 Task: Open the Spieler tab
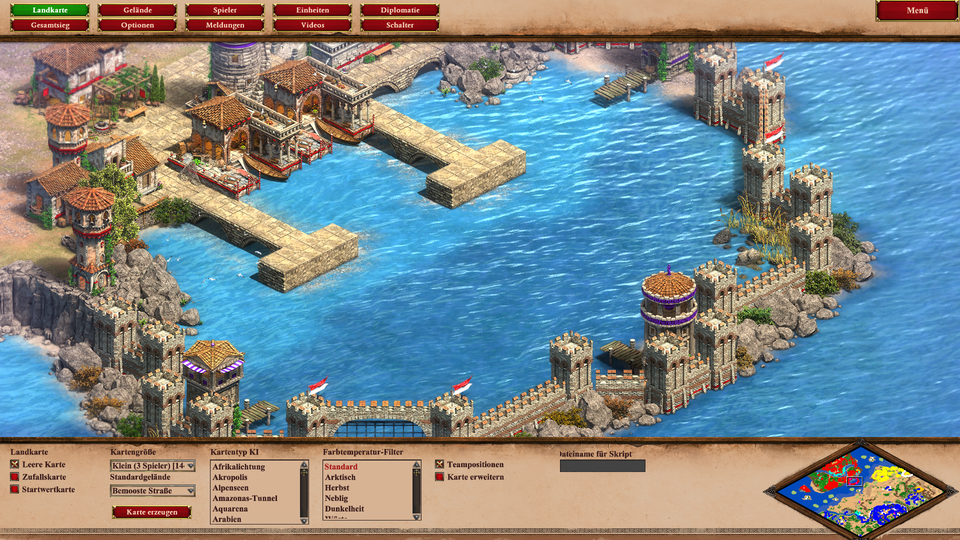pos(225,10)
